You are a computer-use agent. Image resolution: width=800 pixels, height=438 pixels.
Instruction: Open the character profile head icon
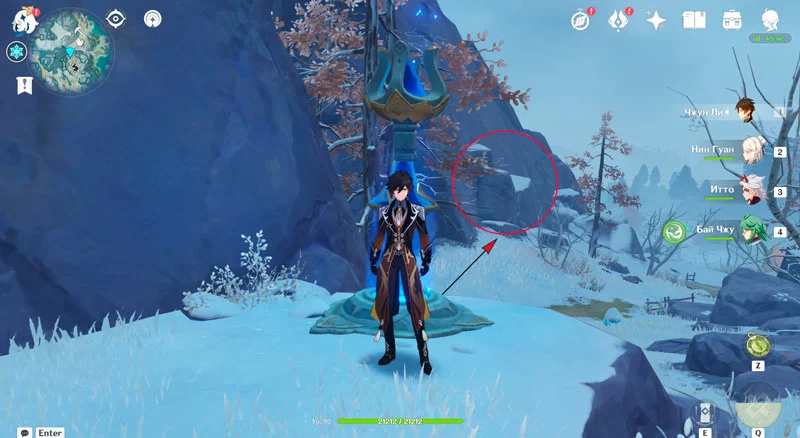click(x=771, y=19)
